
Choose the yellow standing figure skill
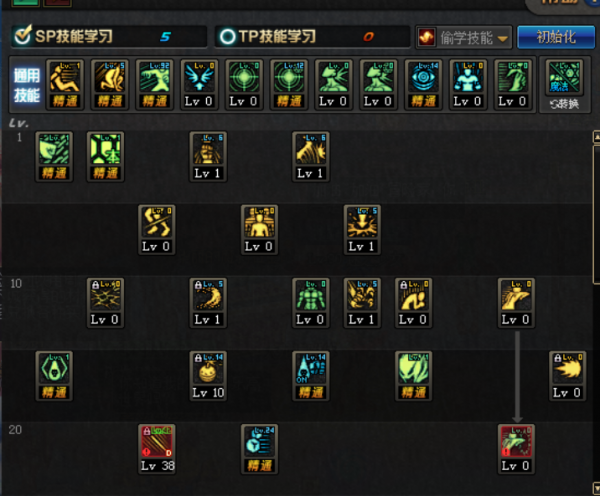click(259, 228)
